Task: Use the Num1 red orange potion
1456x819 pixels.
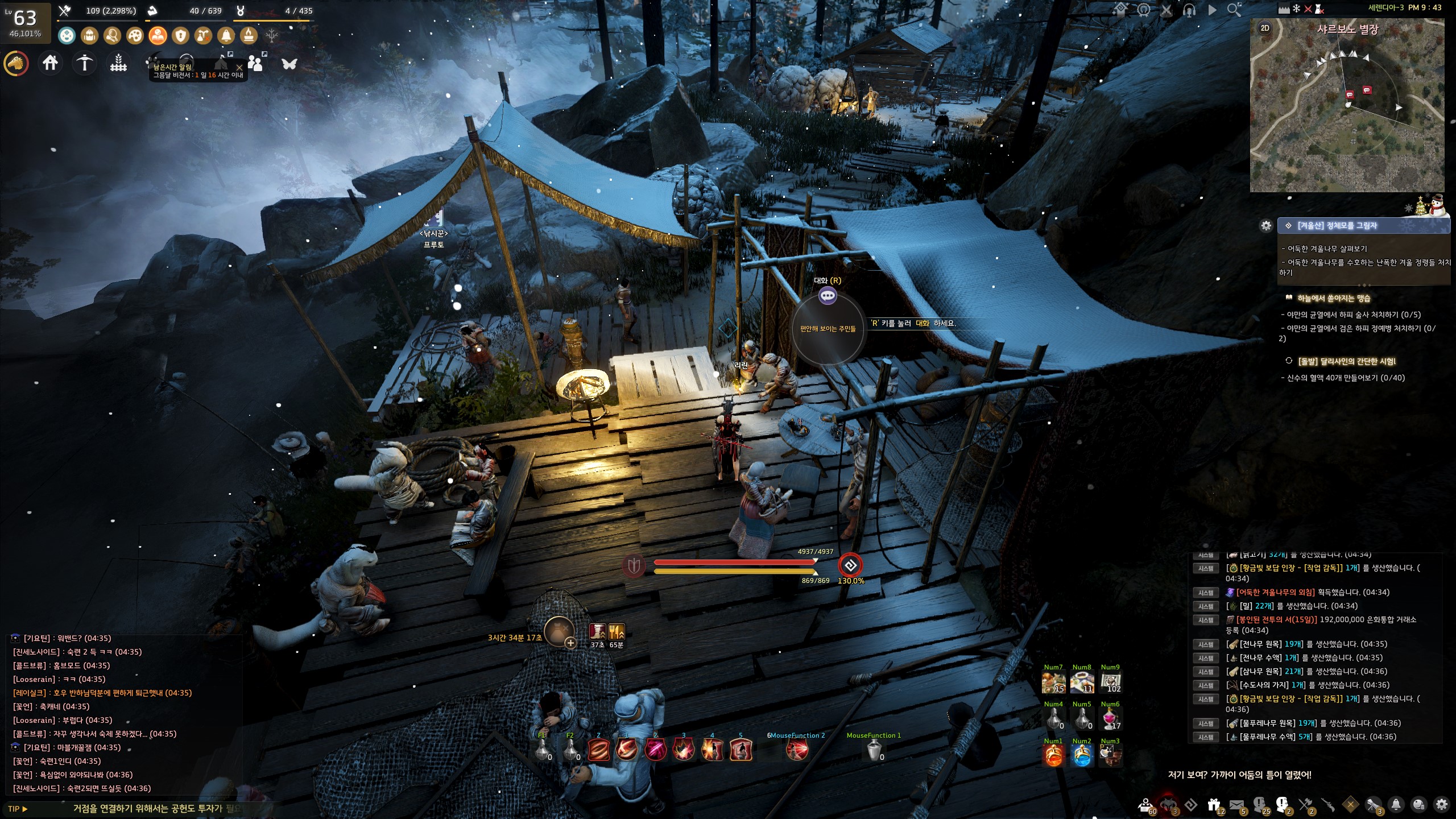Action: coord(1053,756)
